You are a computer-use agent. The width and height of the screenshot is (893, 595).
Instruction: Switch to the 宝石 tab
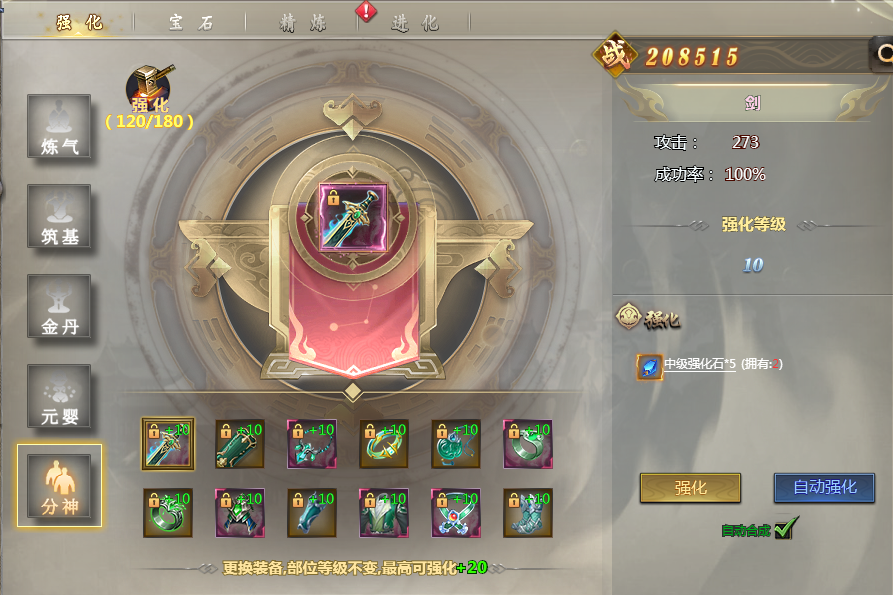(190, 22)
